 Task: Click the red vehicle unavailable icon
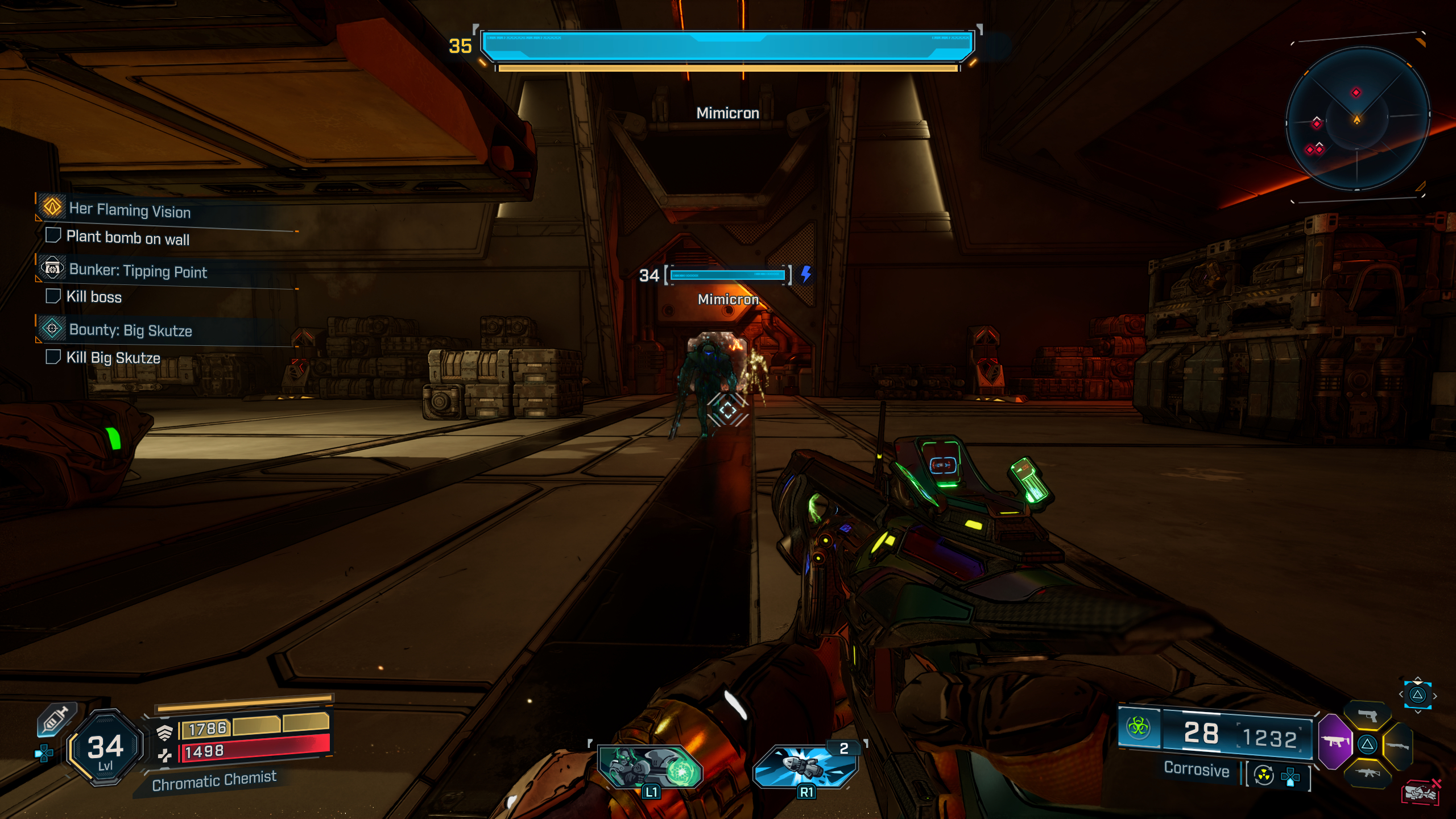tap(1421, 792)
